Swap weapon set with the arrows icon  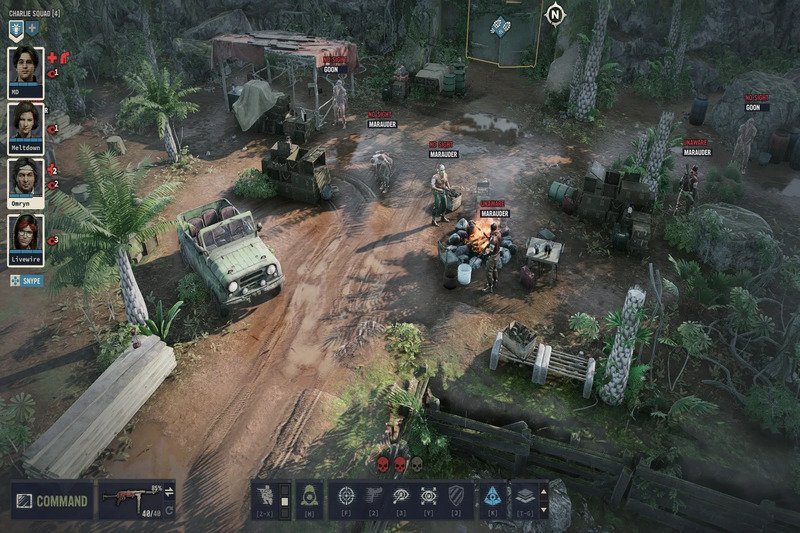coord(169,490)
